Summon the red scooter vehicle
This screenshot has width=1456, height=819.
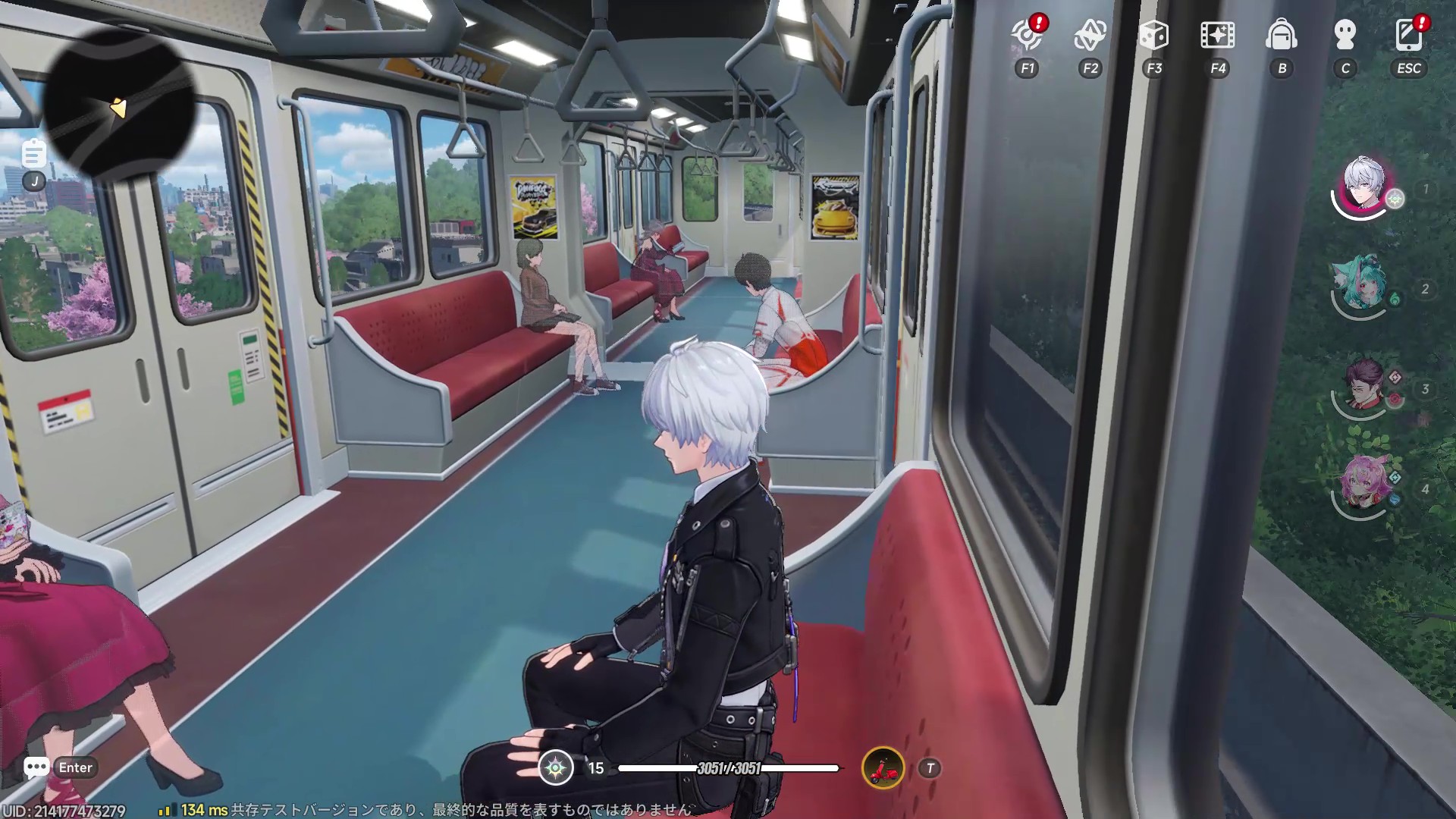click(x=883, y=768)
